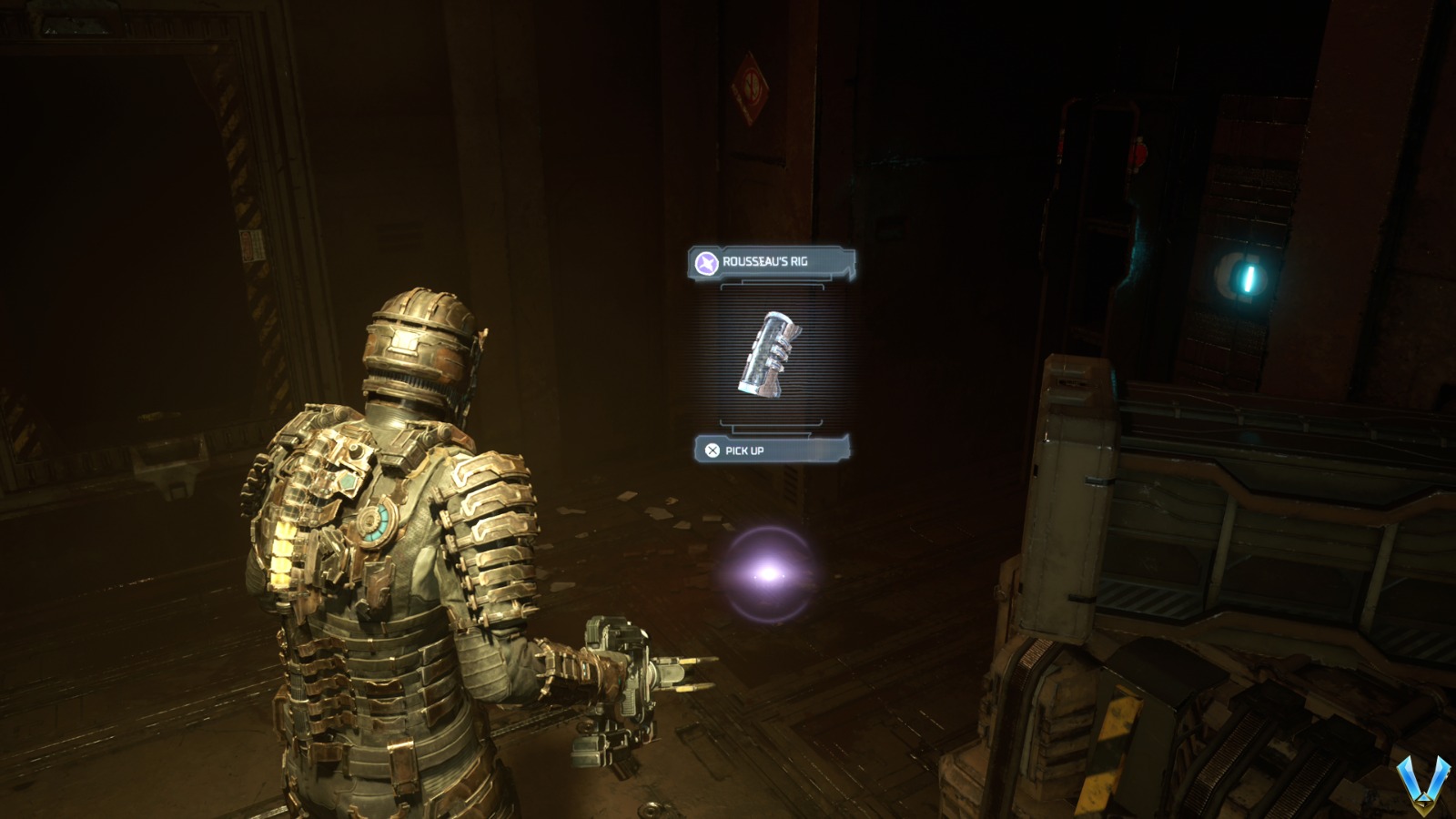The width and height of the screenshot is (1456, 819).
Task: Open the pickup prompt menu bar
Action: coord(773,449)
